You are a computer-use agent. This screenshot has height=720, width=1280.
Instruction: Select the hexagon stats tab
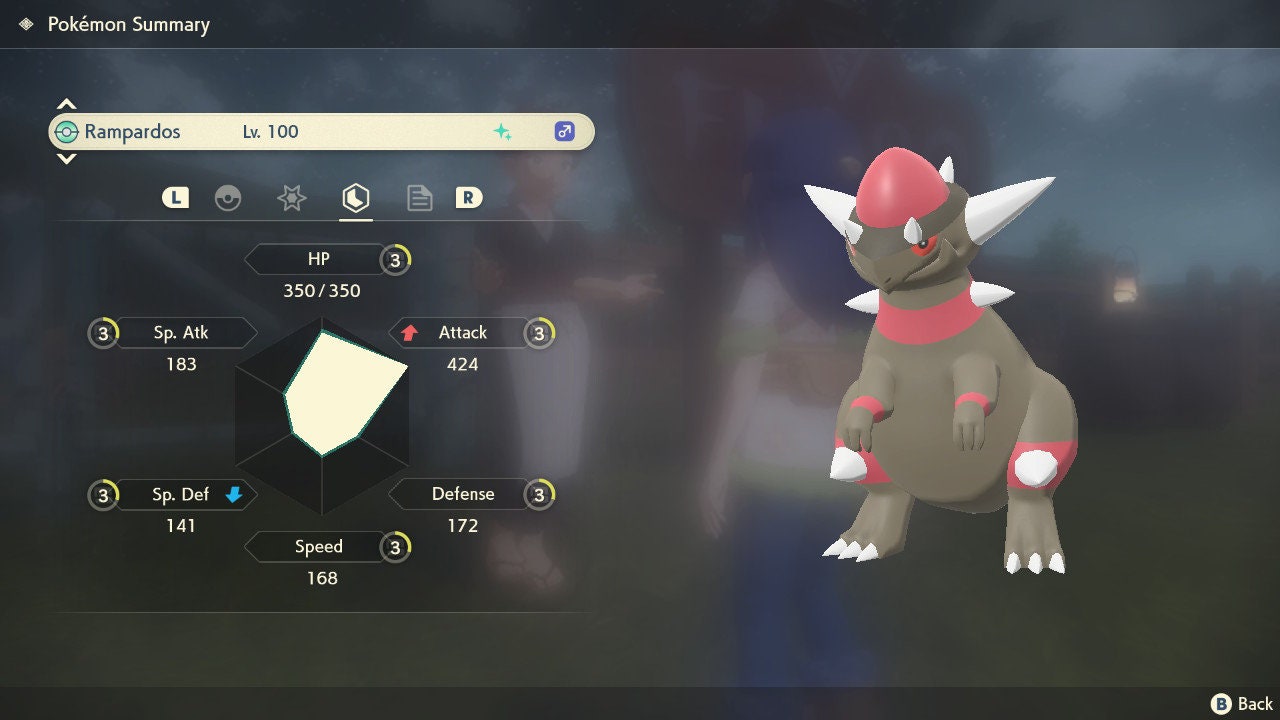click(355, 198)
